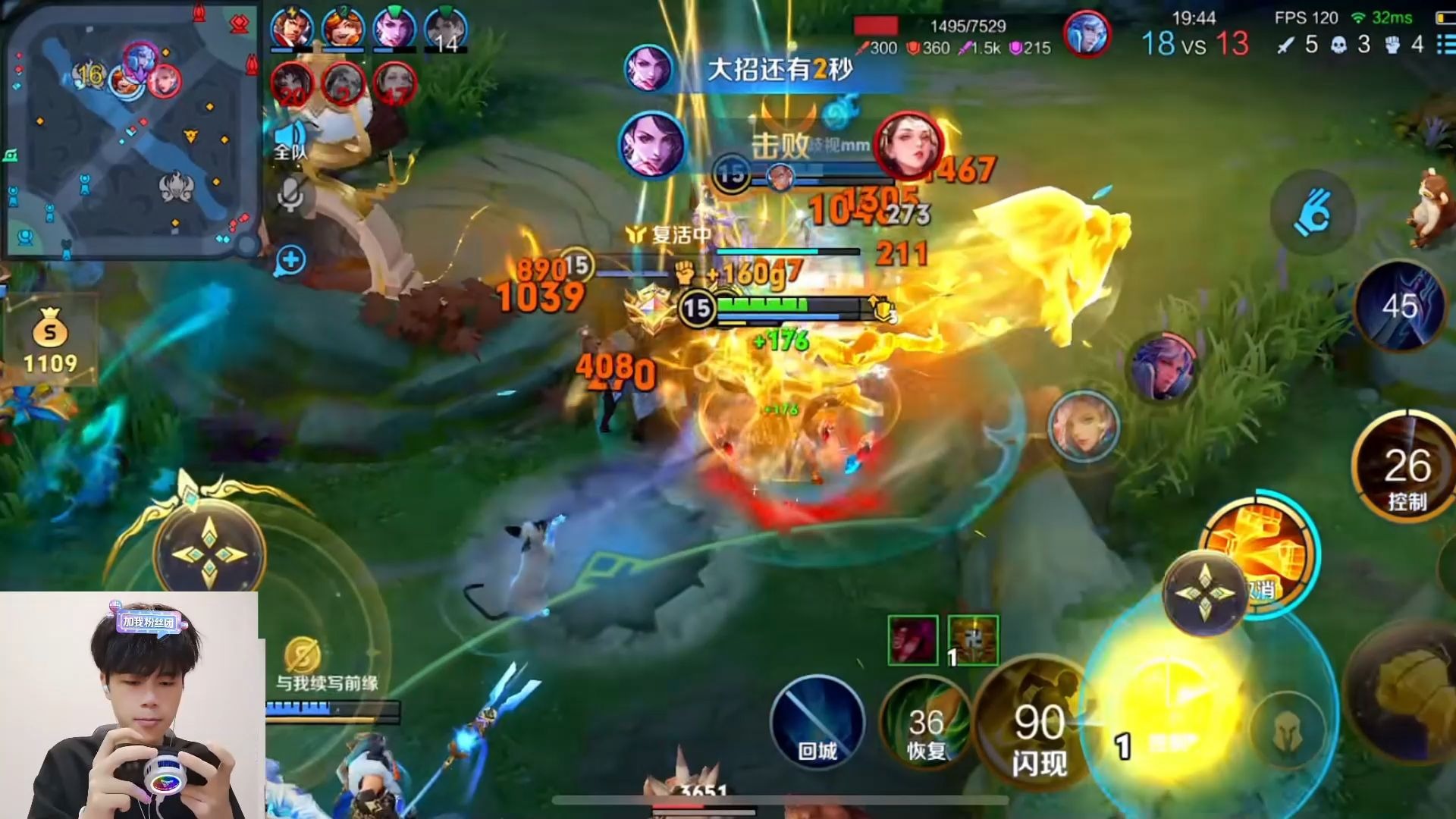Select the red equipment item slot
This screenshot has height=819, width=1456.
click(x=913, y=641)
